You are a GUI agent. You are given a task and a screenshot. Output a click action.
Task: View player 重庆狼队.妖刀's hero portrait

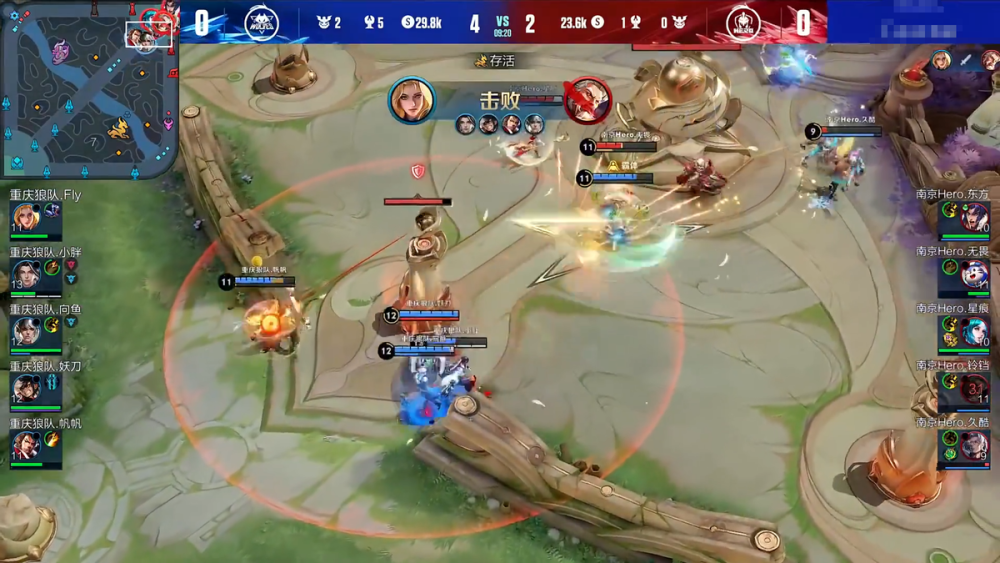coord(26,388)
